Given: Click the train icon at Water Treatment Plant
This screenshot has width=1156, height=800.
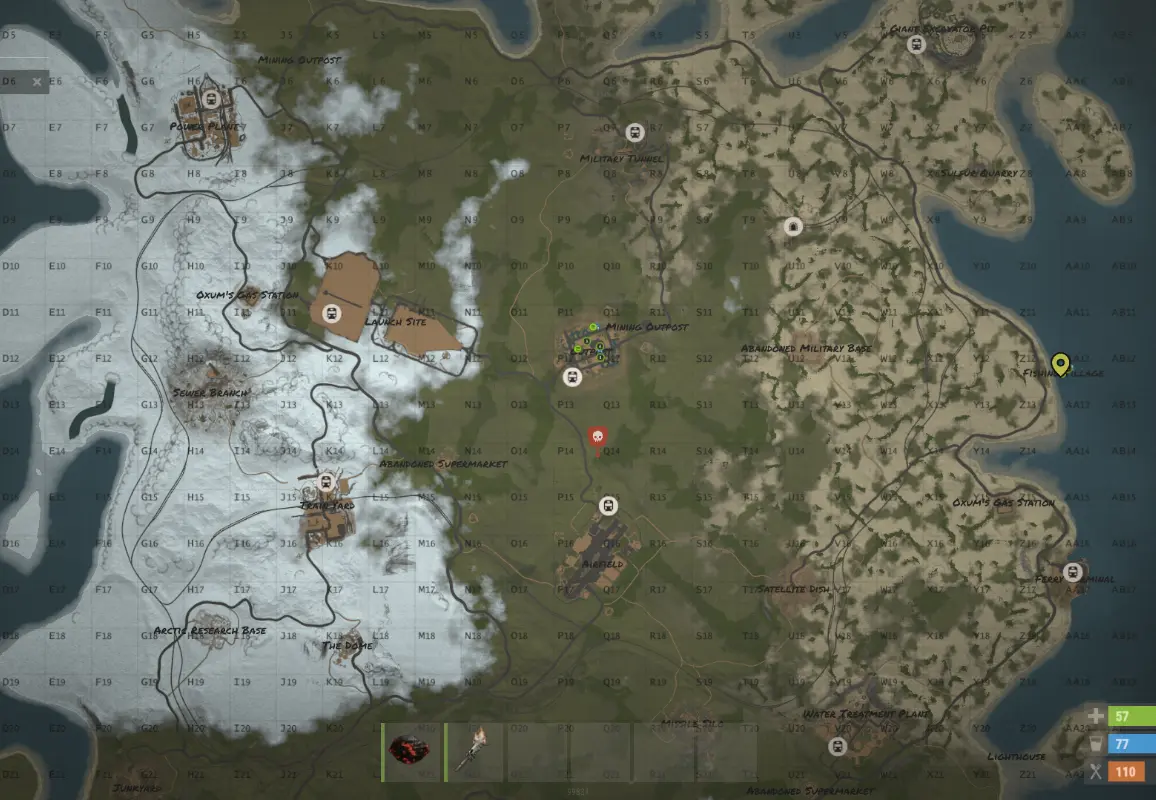Looking at the screenshot, I should 838,746.
